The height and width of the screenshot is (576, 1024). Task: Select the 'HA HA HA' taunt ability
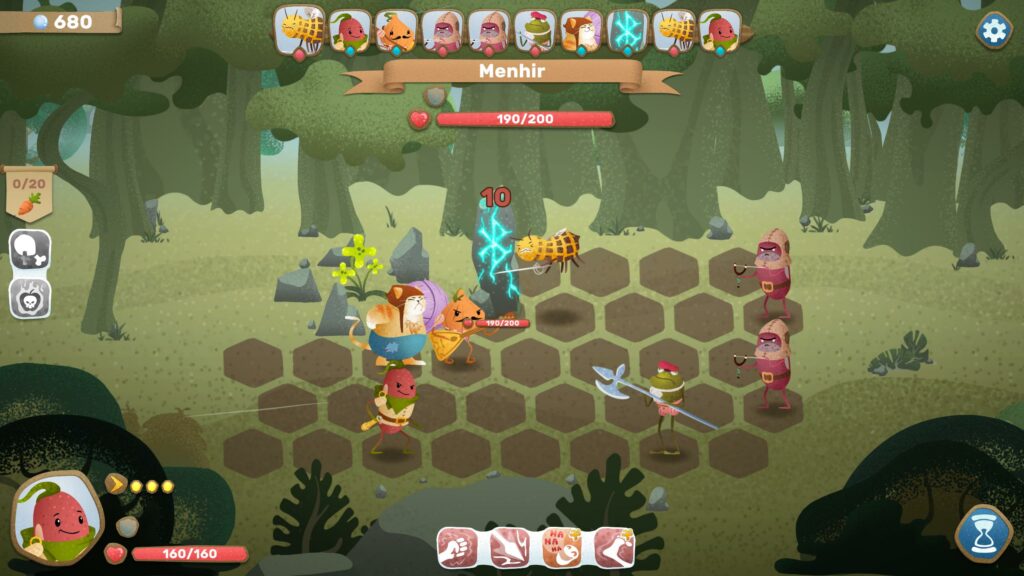[561, 547]
